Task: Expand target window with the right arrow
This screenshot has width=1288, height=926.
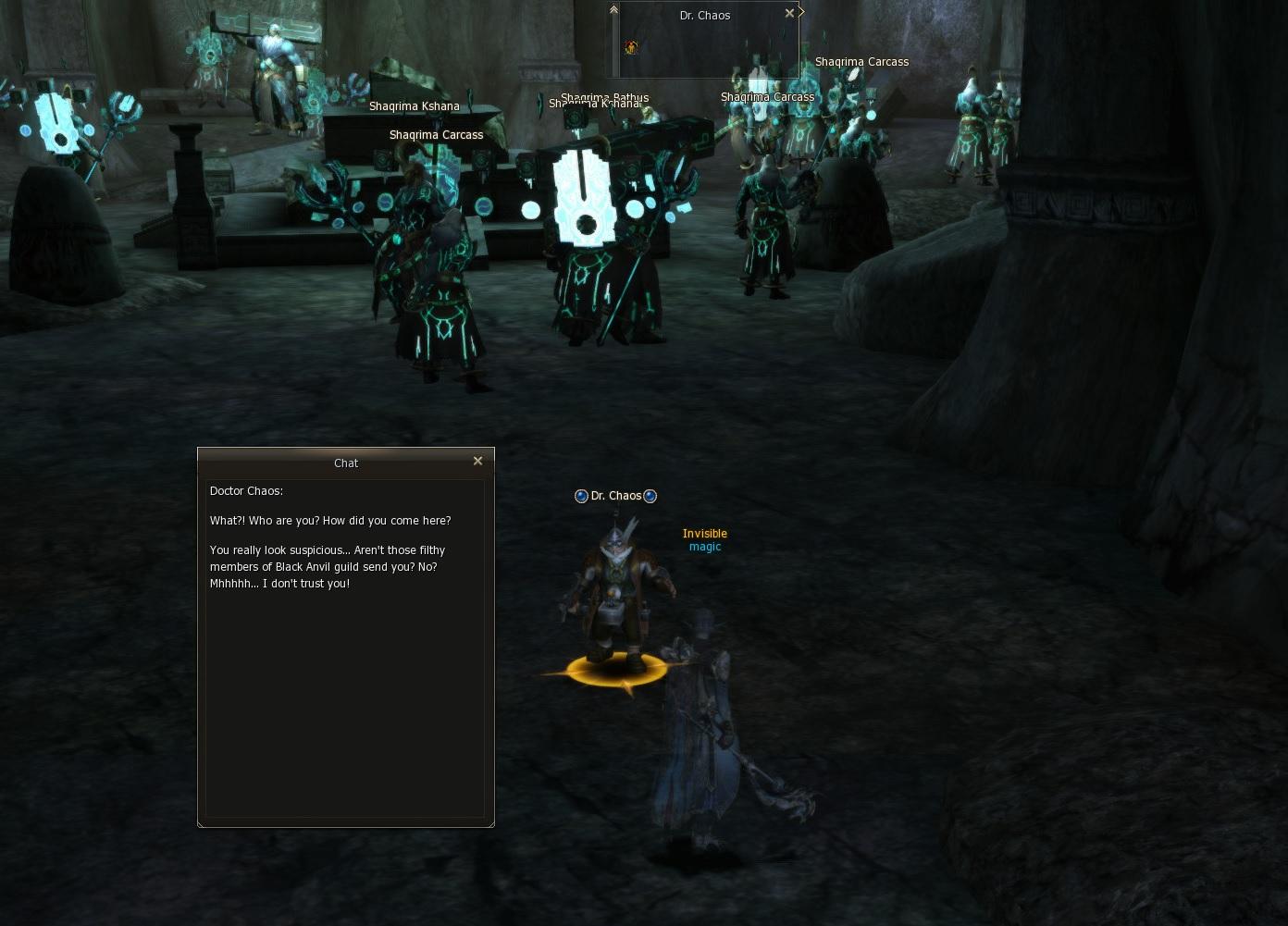Action: (801, 12)
